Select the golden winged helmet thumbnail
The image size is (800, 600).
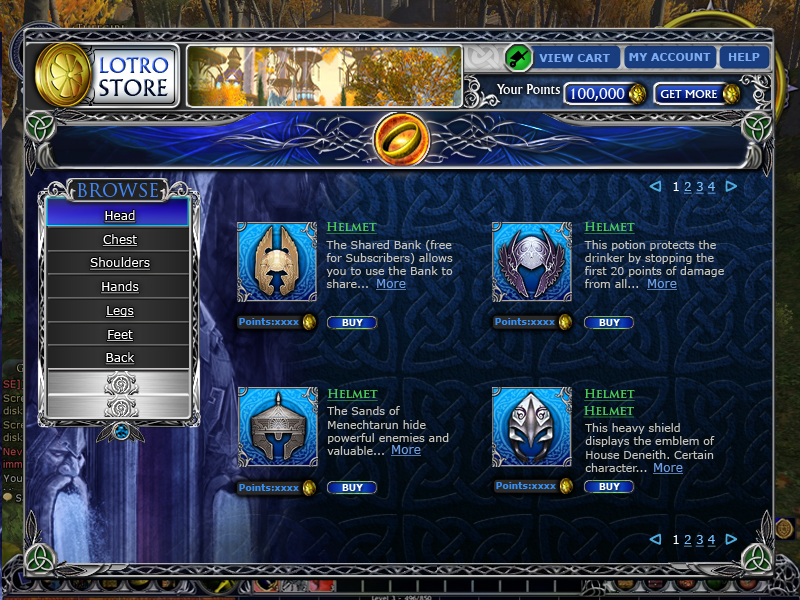(276, 262)
